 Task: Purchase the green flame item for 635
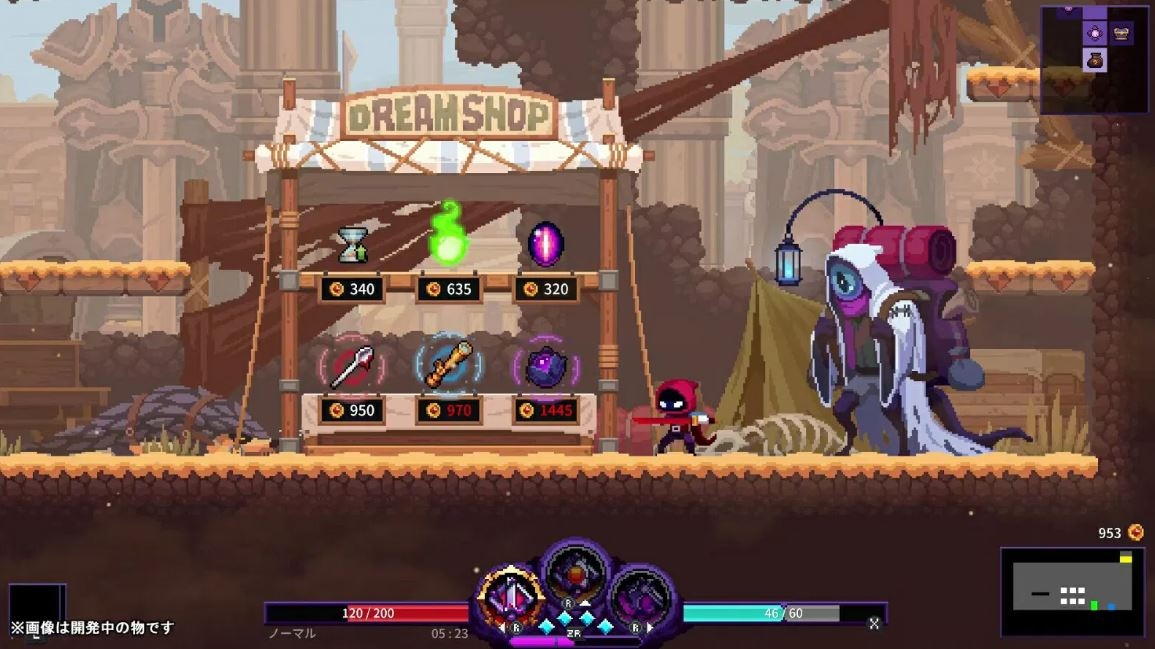pos(448,235)
